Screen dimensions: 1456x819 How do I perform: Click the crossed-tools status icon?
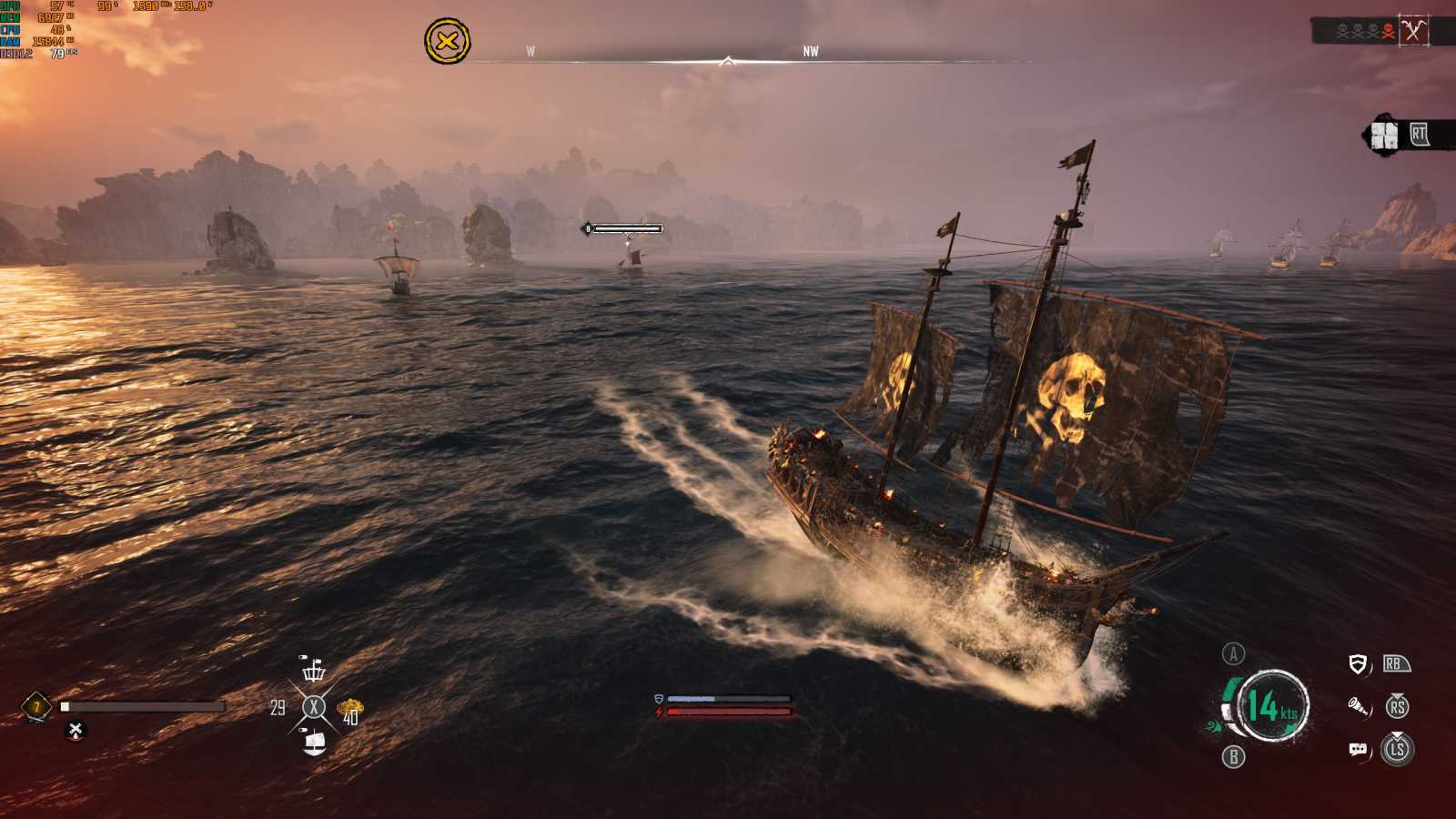click(76, 730)
